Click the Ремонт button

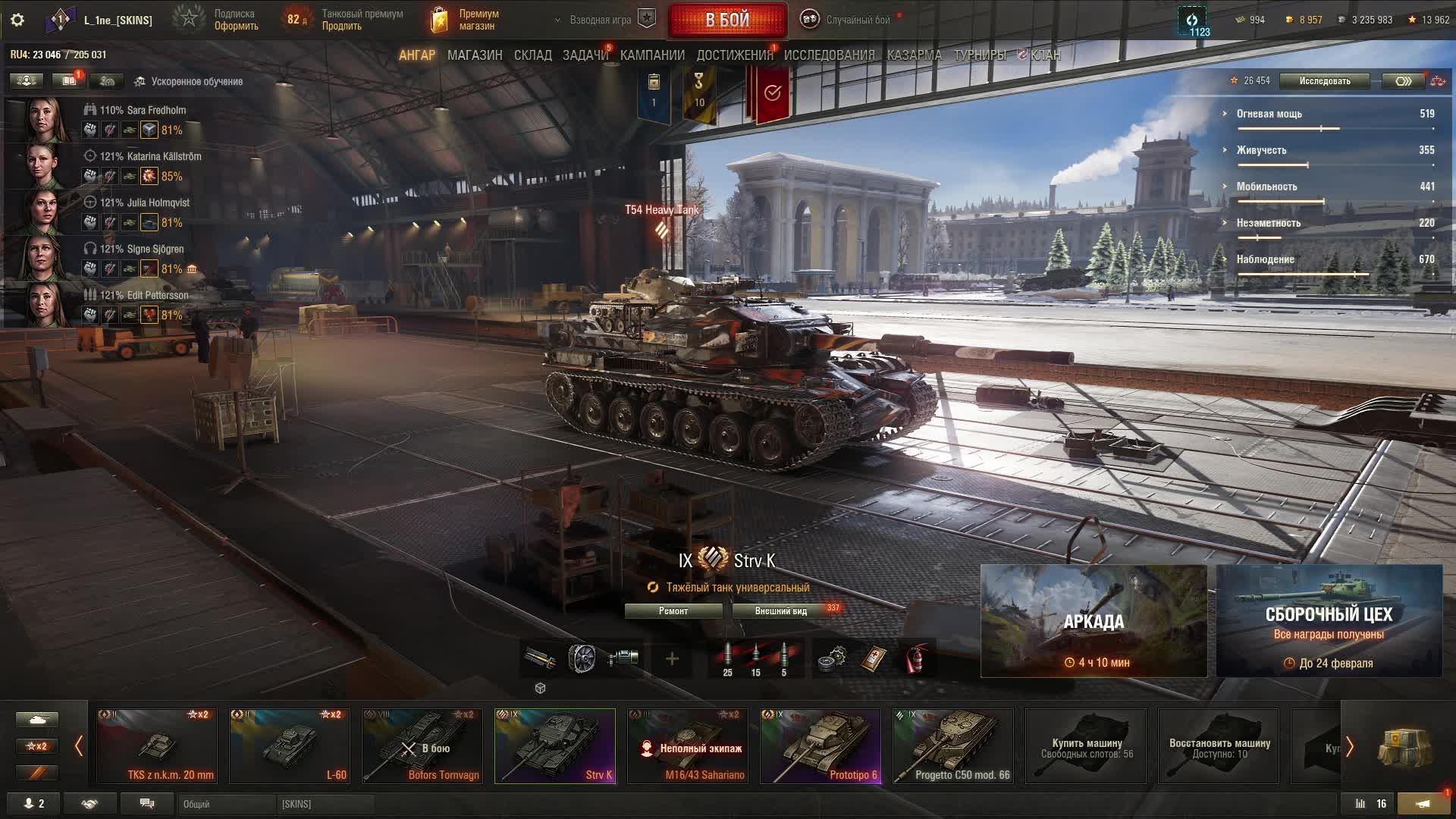pyautogui.click(x=673, y=611)
